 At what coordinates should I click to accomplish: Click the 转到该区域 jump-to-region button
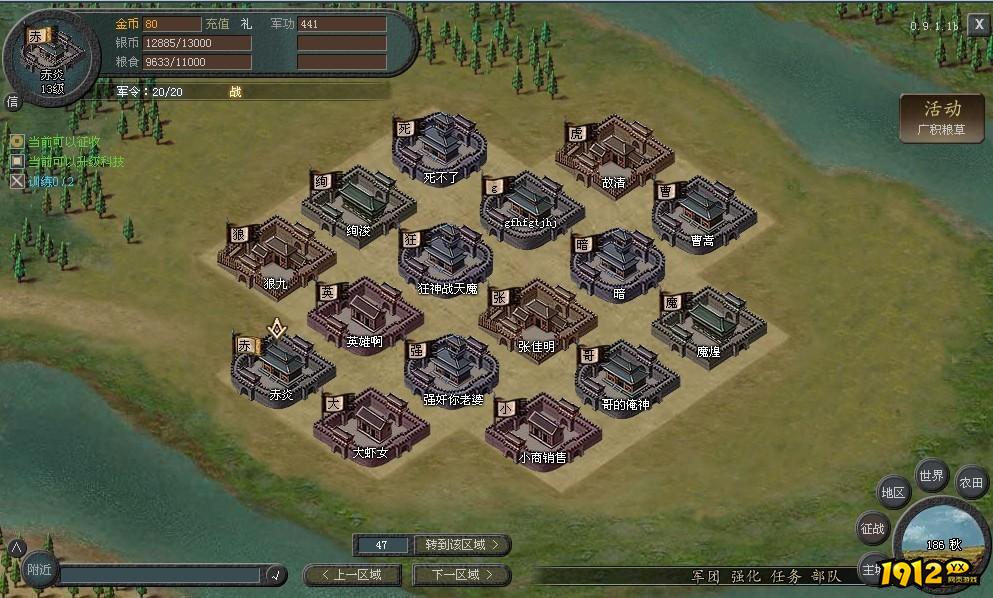coord(461,545)
